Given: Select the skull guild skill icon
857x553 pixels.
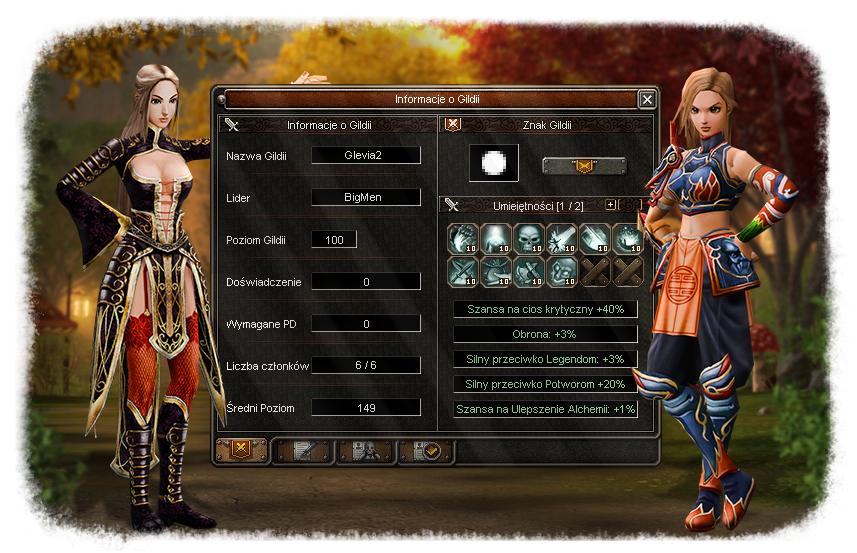Looking at the screenshot, I should click(x=528, y=237).
